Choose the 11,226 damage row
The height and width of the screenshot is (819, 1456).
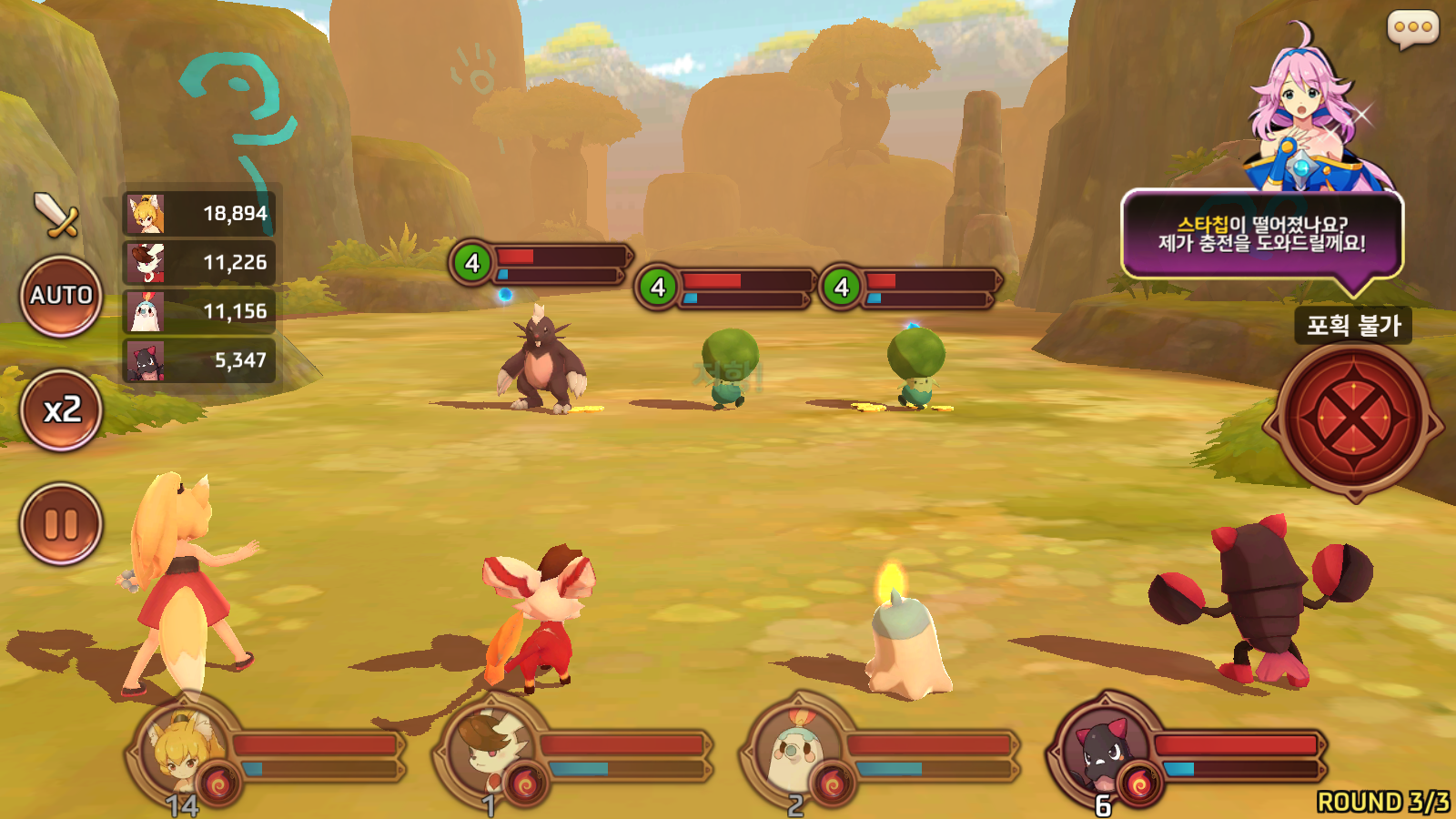(199, 263)
